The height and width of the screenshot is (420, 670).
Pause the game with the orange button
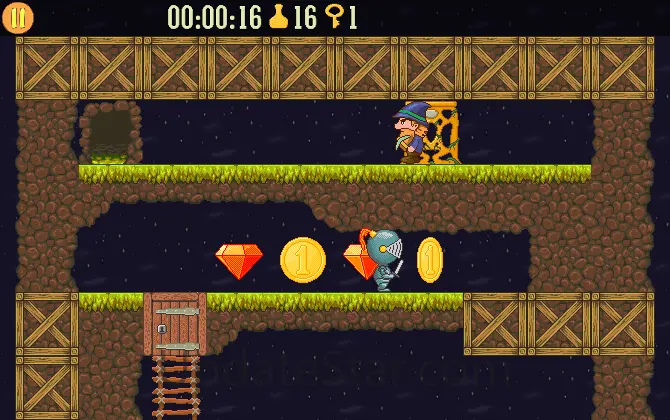18,17
